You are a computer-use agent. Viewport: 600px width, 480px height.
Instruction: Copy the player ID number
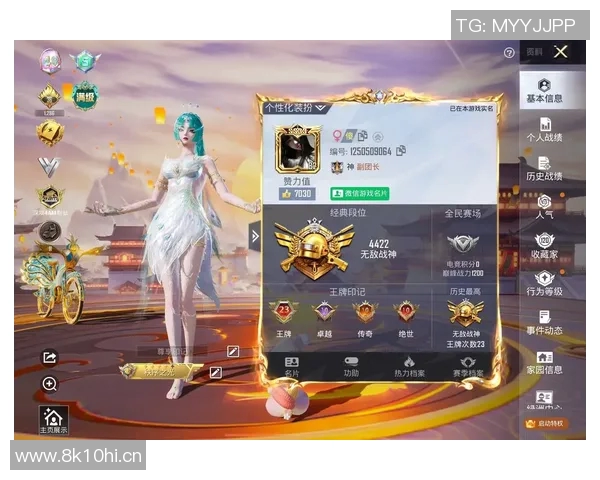(401, 151)
